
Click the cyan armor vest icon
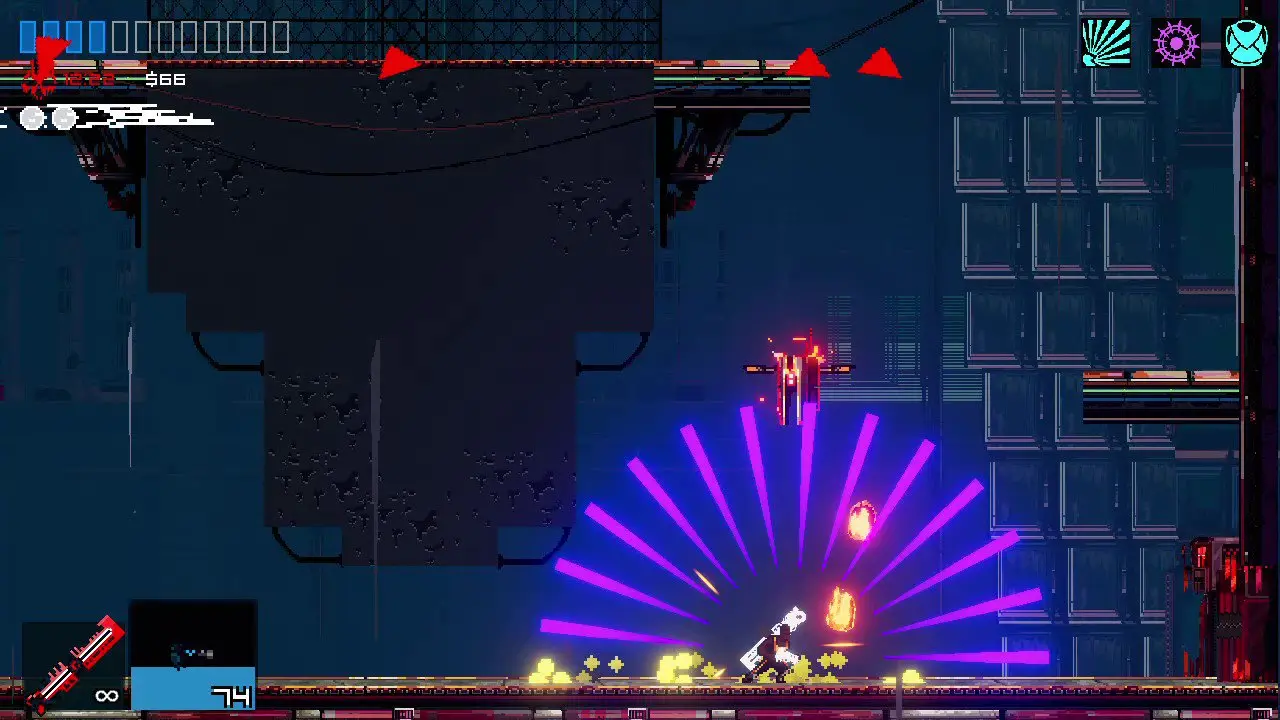1246,43
